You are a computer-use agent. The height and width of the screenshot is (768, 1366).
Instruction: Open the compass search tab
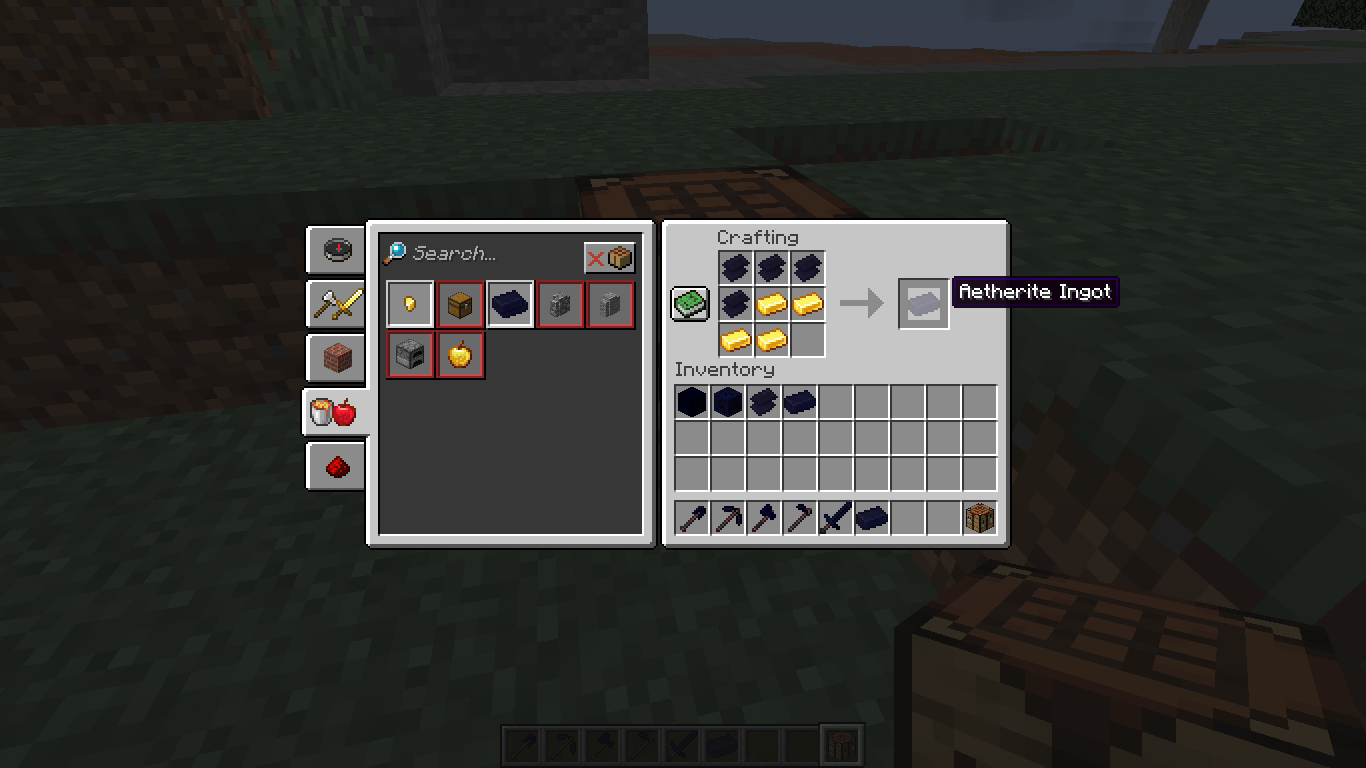(336, 251)
